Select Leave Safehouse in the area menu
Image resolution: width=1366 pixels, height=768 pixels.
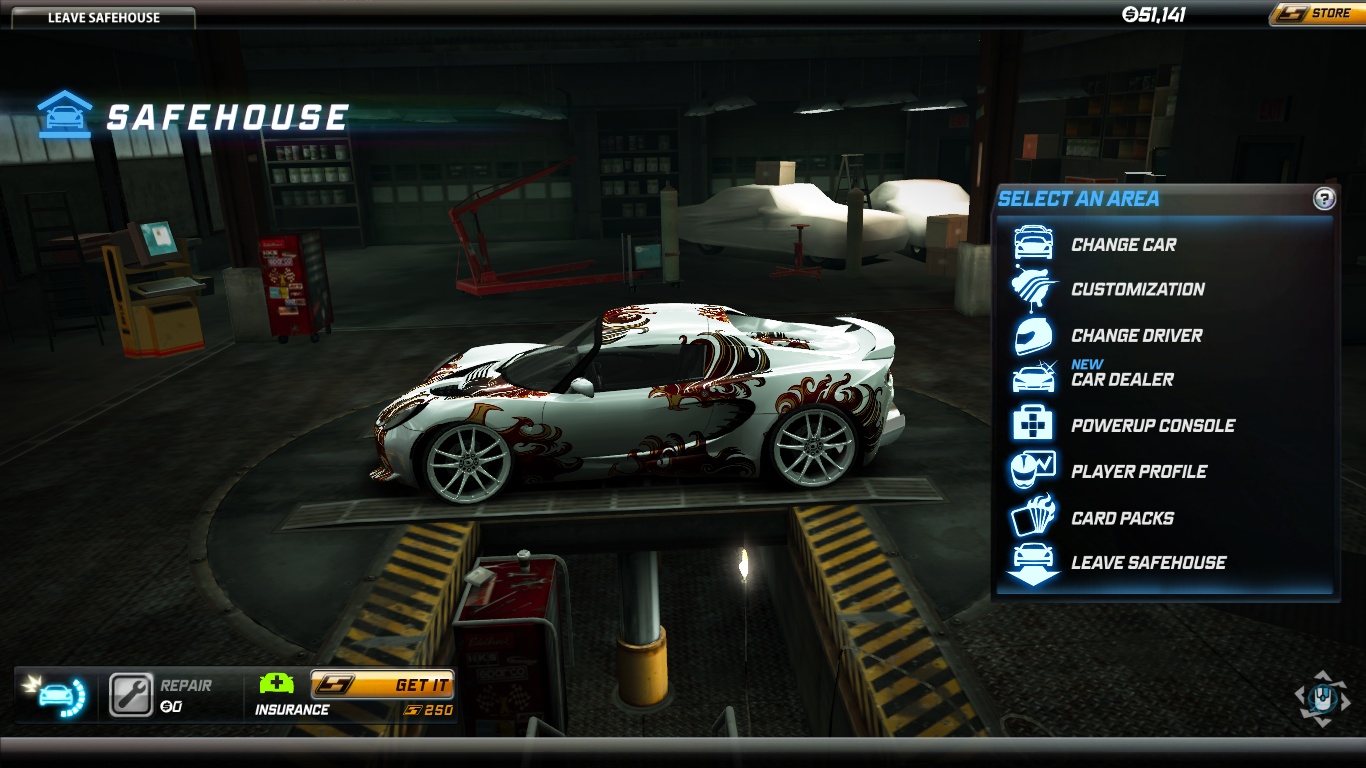click(1148, 562)
